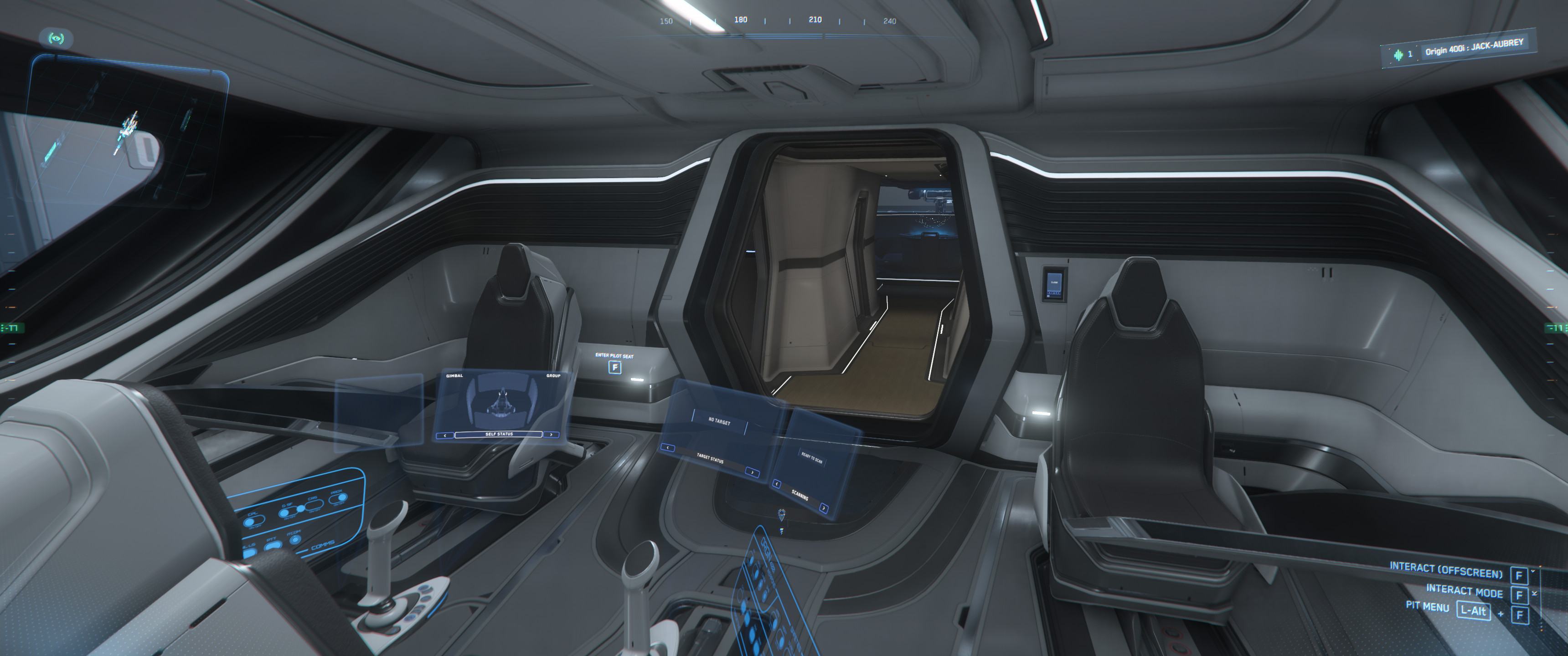Click the green eye visibility indicator icon
The width and height of the screenshot is (1568, 656).
(57, 39)
